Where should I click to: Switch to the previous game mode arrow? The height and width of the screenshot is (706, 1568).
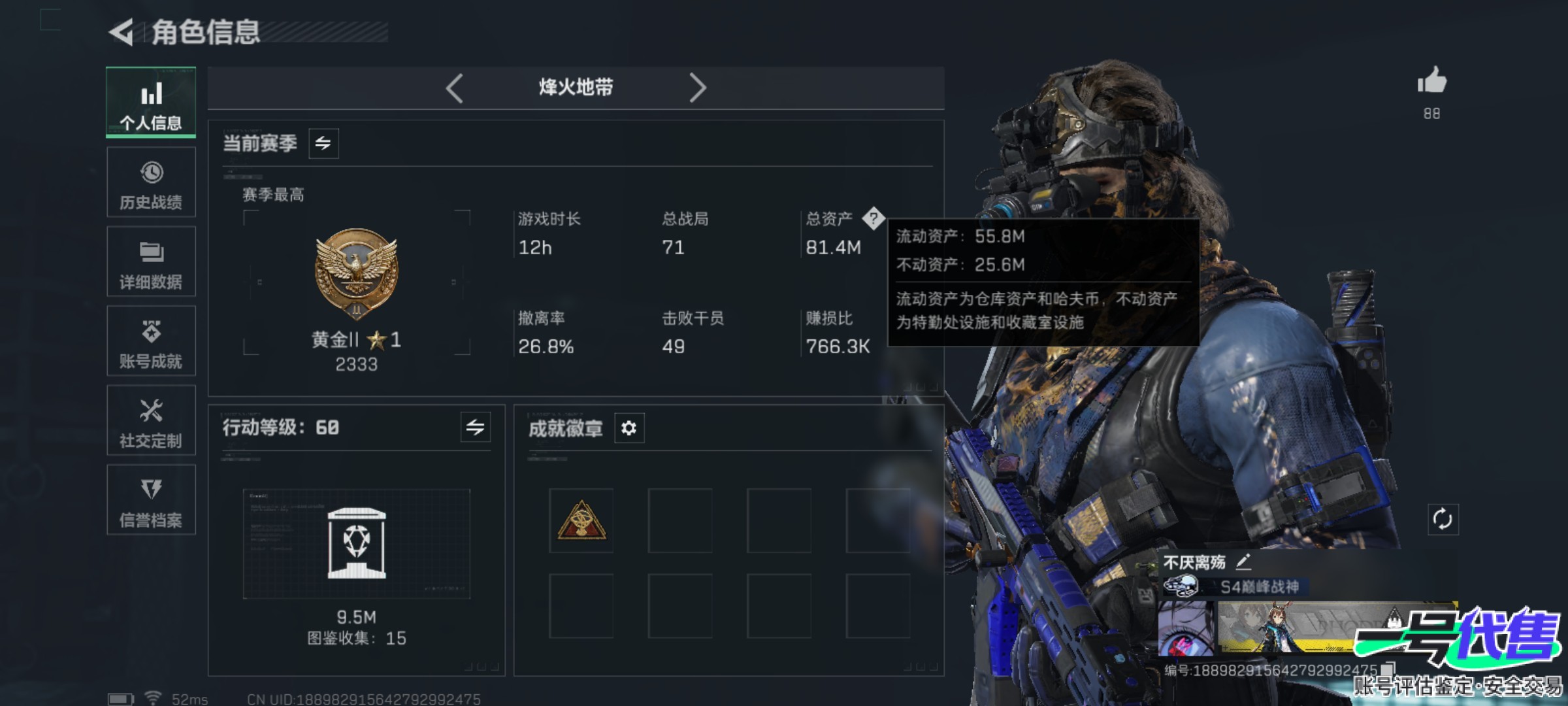(x=455, y=88)
